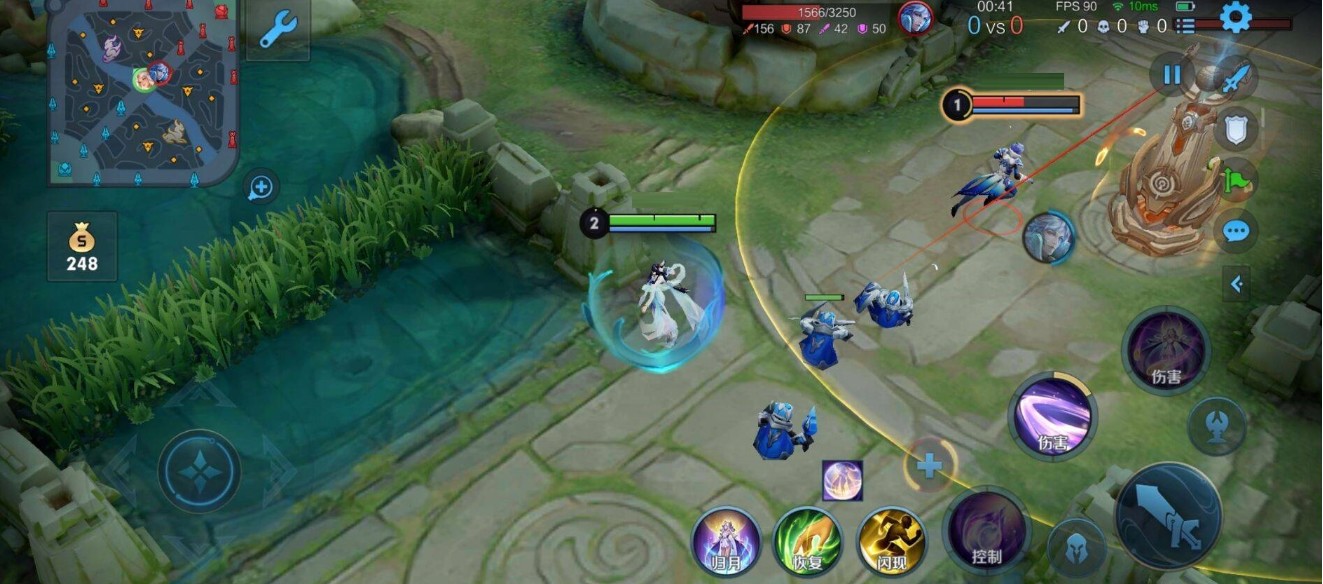This screenshot has height=584, width=1323.
Task: Cast the 控制 control ability
Action: [x=986, y=530]
